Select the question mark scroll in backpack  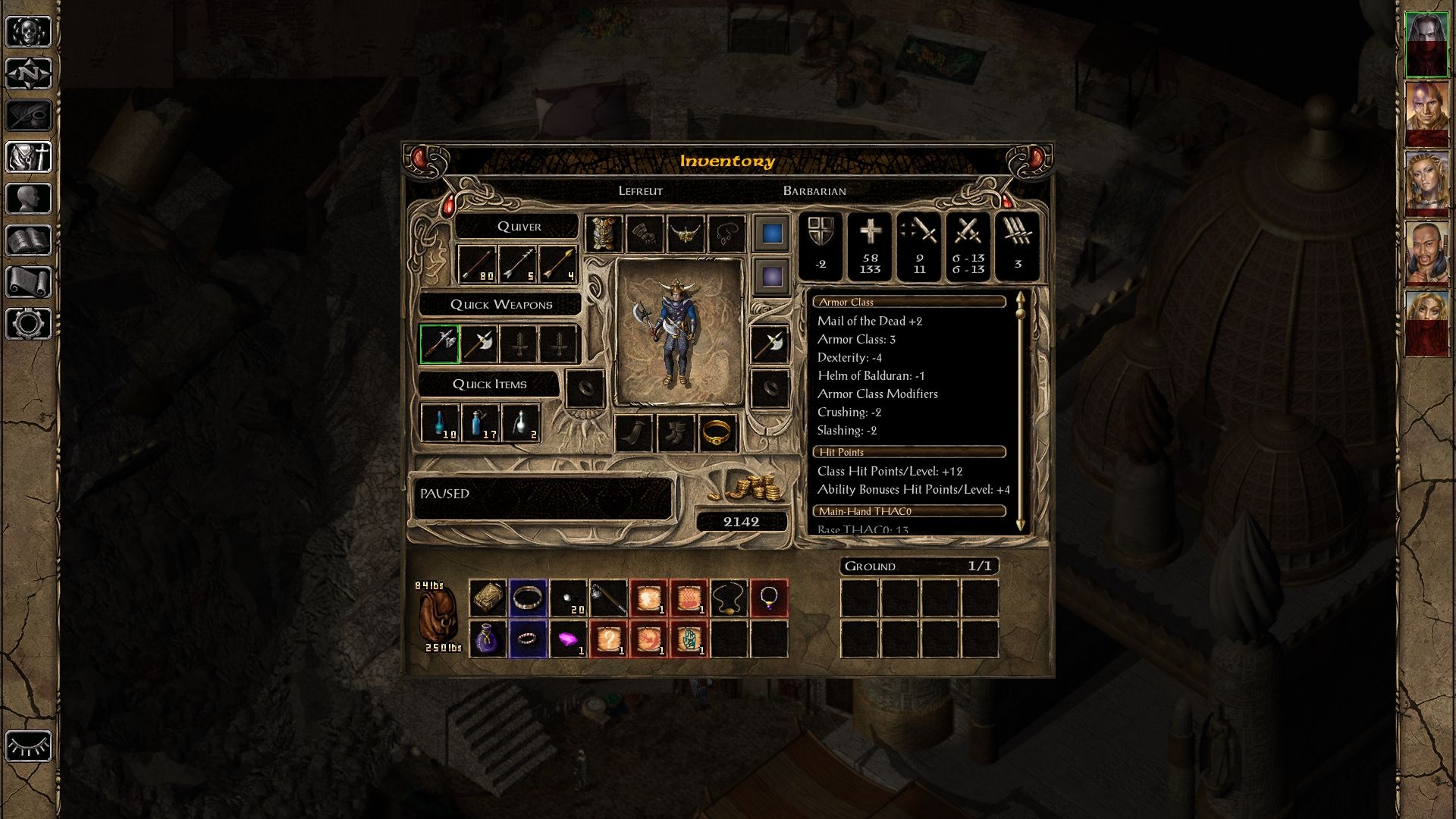(x=608, y=639)
